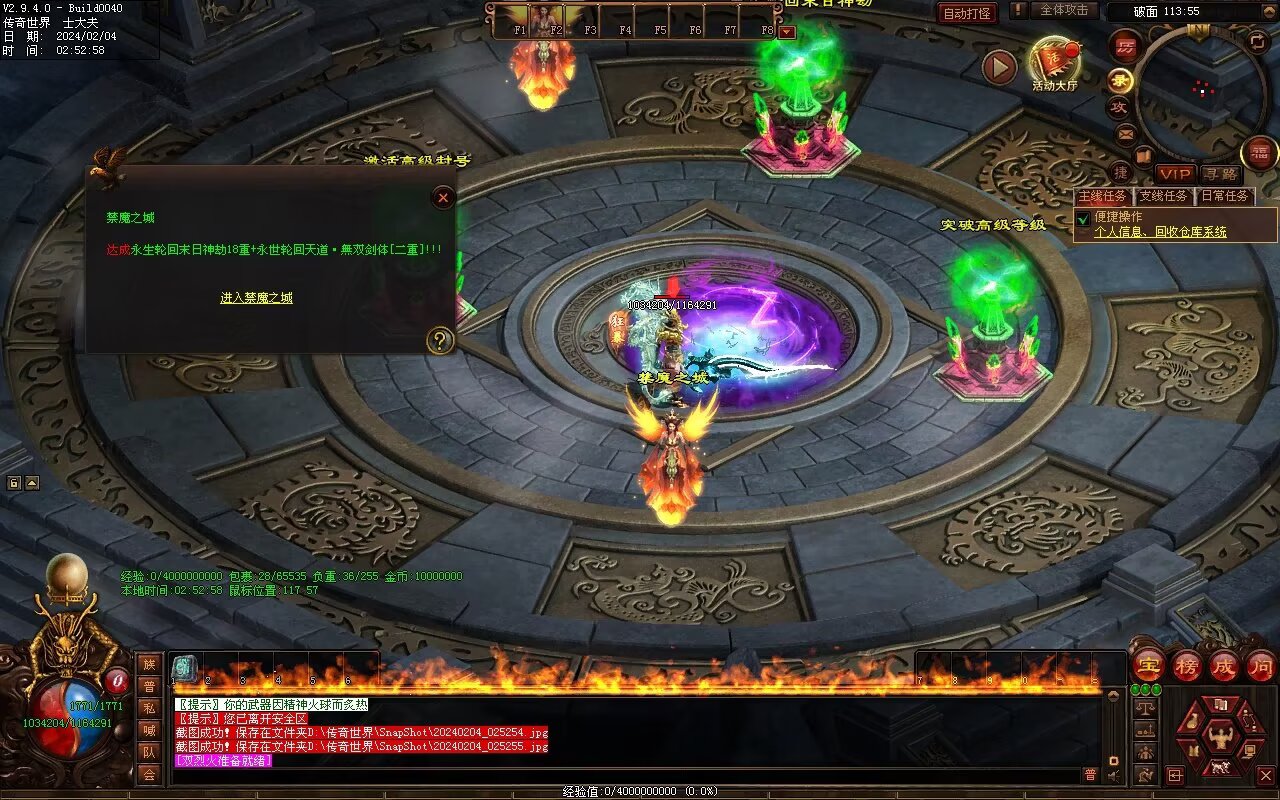Toggle the 便捷操作 checkbox
The height and width of the screenshot is (800, 1280).
click(1082, 218)
